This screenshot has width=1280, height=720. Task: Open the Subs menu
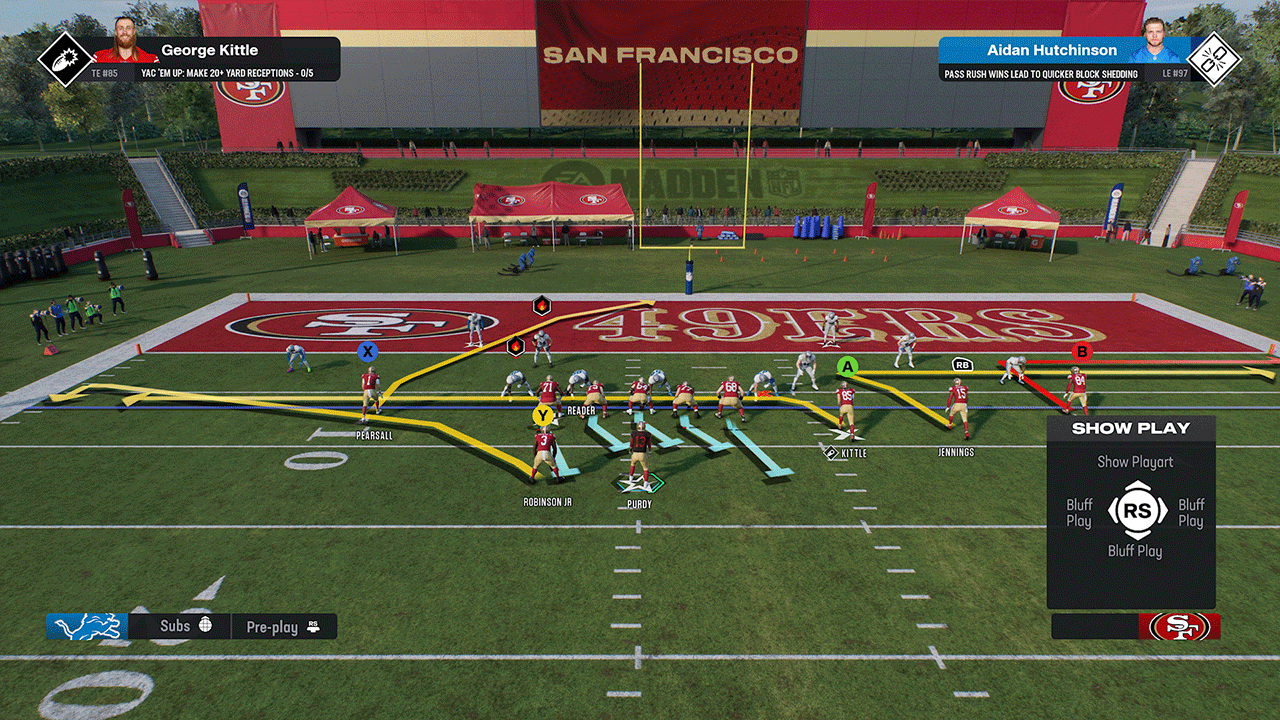(186, 626)
